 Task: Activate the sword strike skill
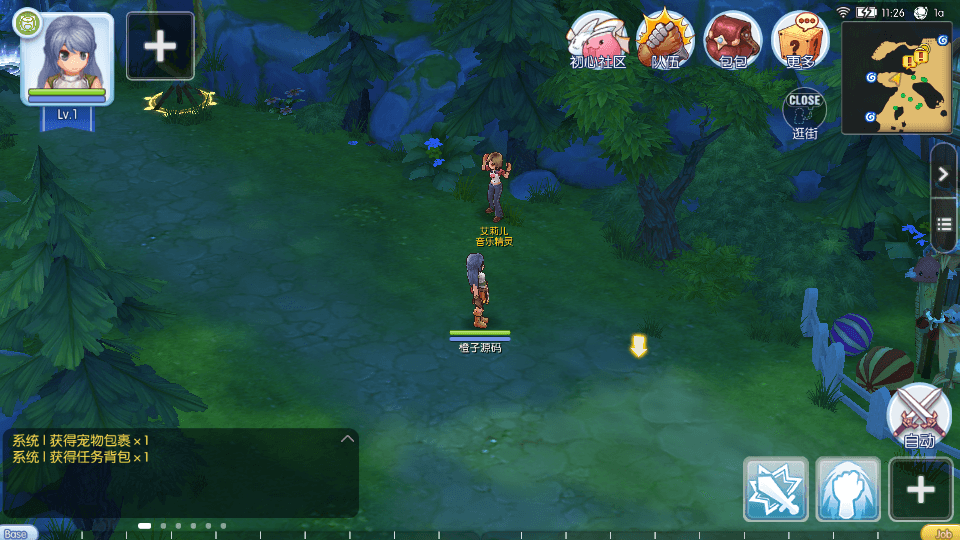tap(775, 489)
